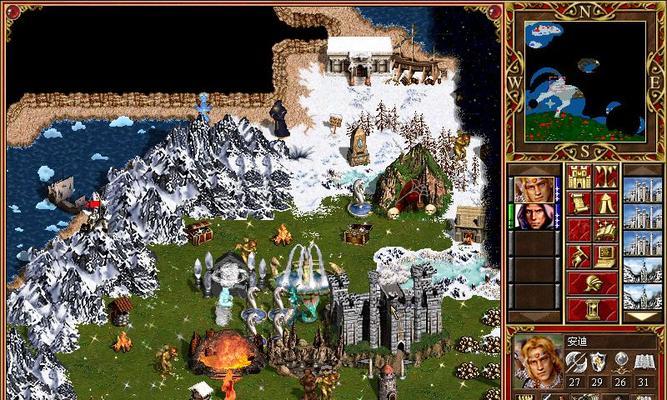Open the spellbook to cast a spell
667x400 pixels.
click(x=605, y=230)
